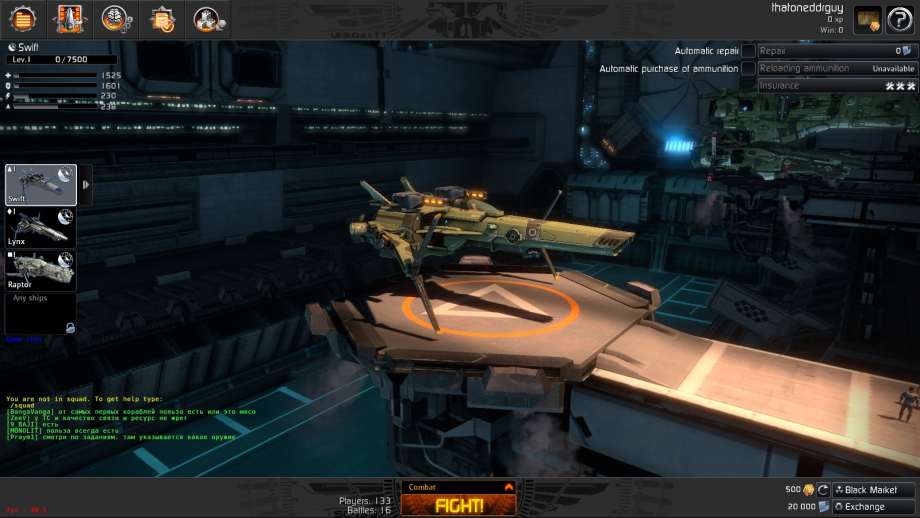Start a battle with the FIGHT! button

pos(460,505)
